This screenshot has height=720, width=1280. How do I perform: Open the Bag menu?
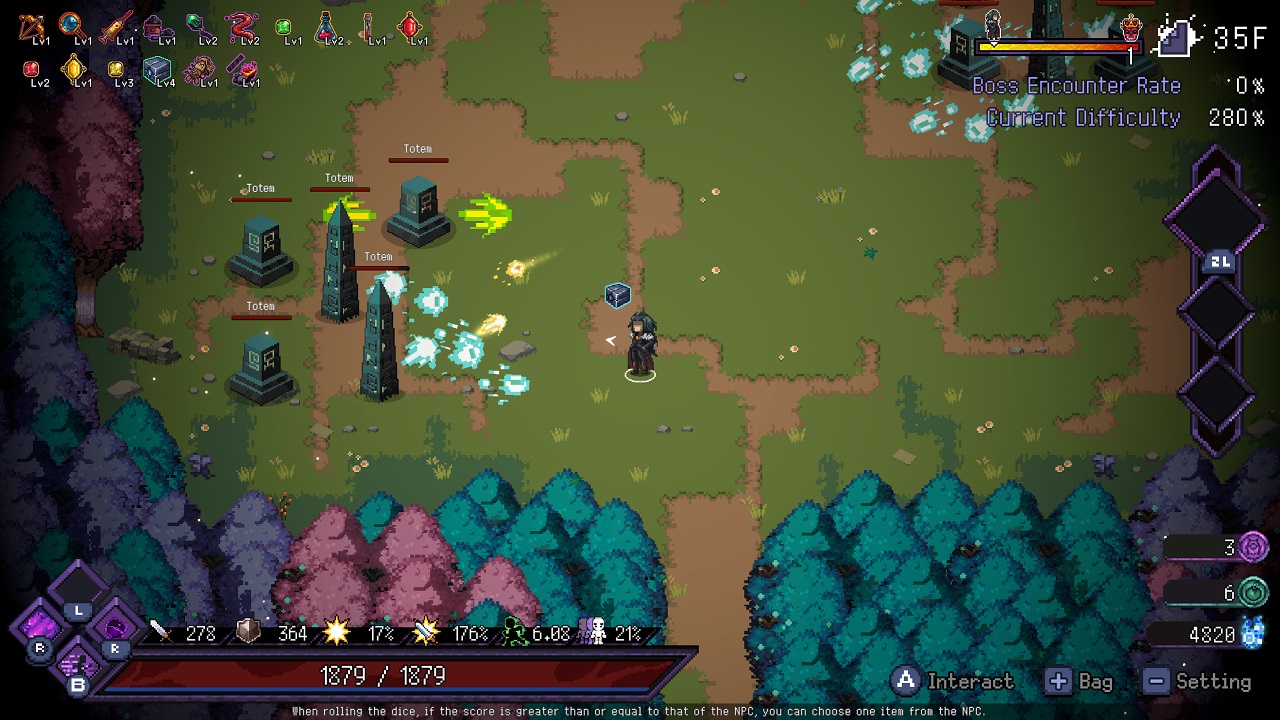[1059, 681]
